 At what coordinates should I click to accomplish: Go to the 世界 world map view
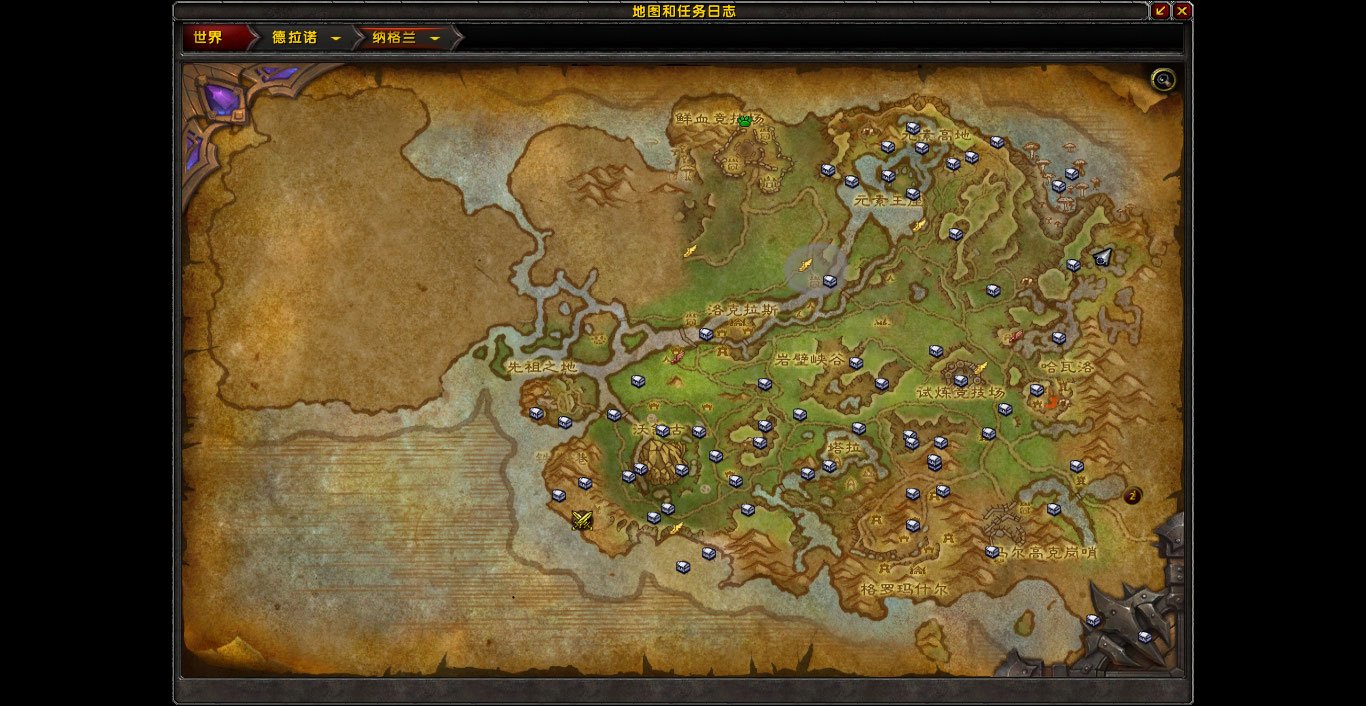point(208,38)
